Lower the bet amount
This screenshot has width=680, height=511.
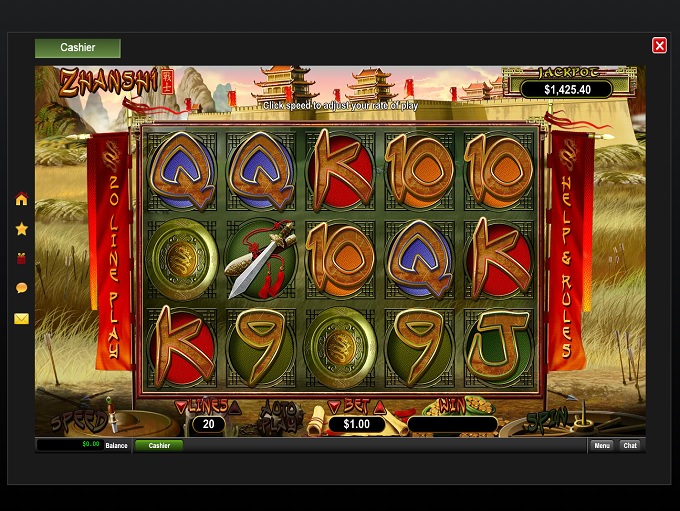pos(335,407)
